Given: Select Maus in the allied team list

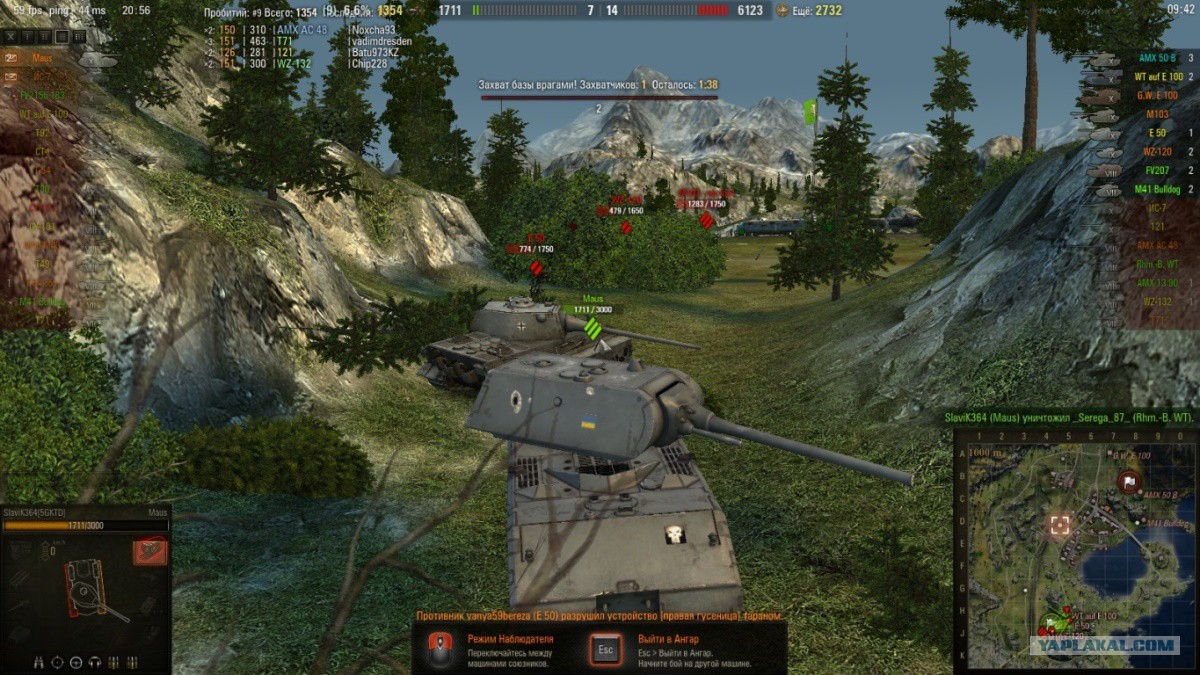Looking at the screenshot, I should point(42,59).
